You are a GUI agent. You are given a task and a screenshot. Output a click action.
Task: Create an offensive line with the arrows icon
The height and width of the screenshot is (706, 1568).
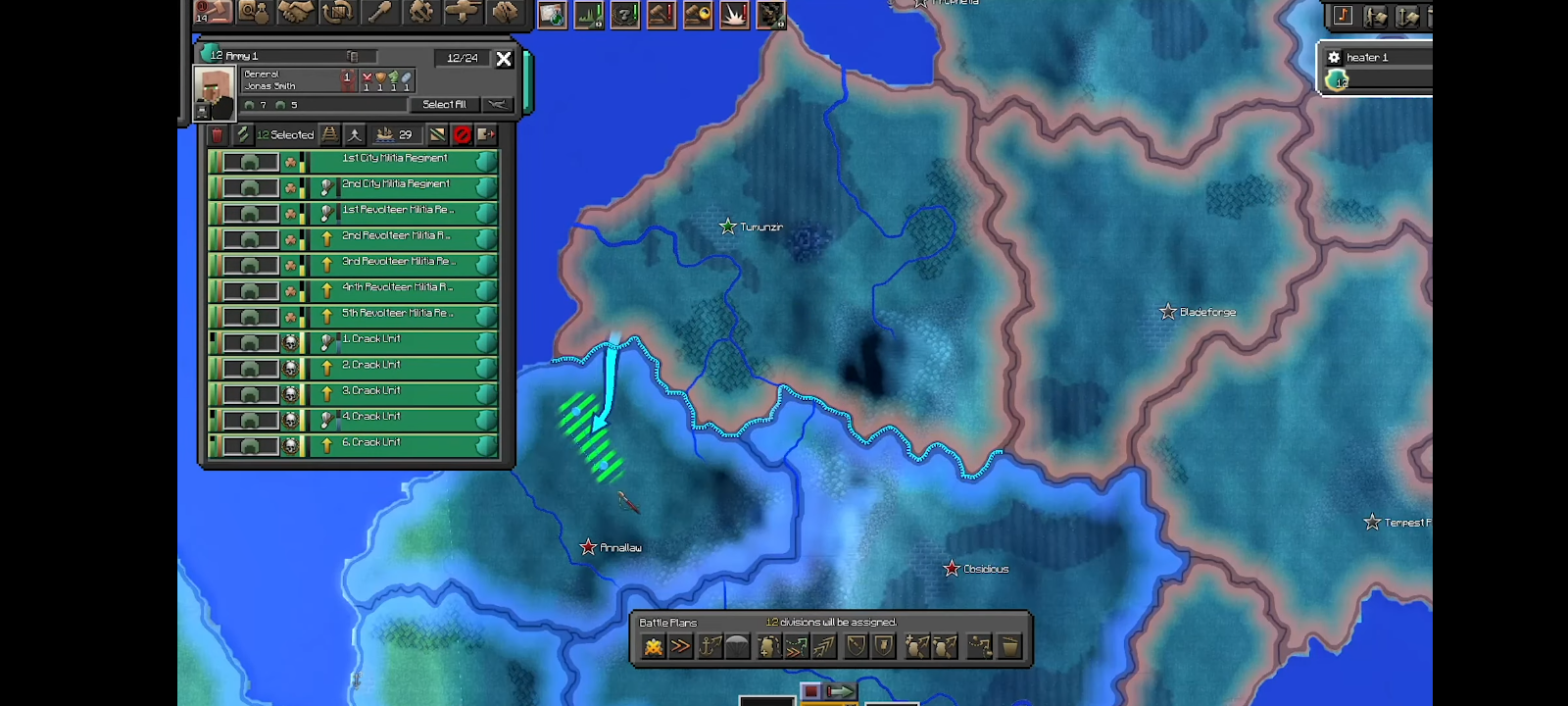(825, 645)
